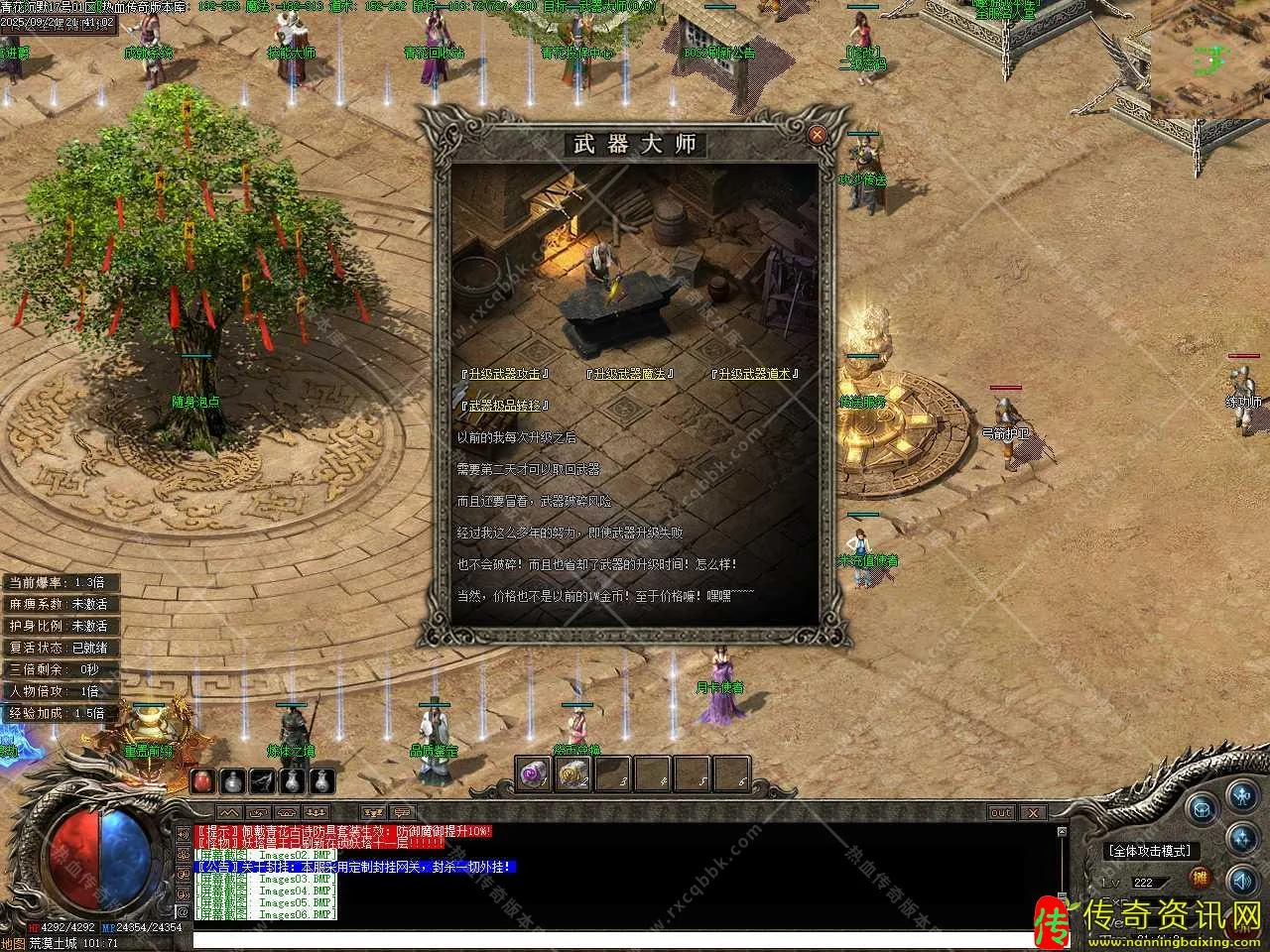Toggle sound with the speaker icon
This screenshot has height=952, width=1270.
coord(1241,881)
